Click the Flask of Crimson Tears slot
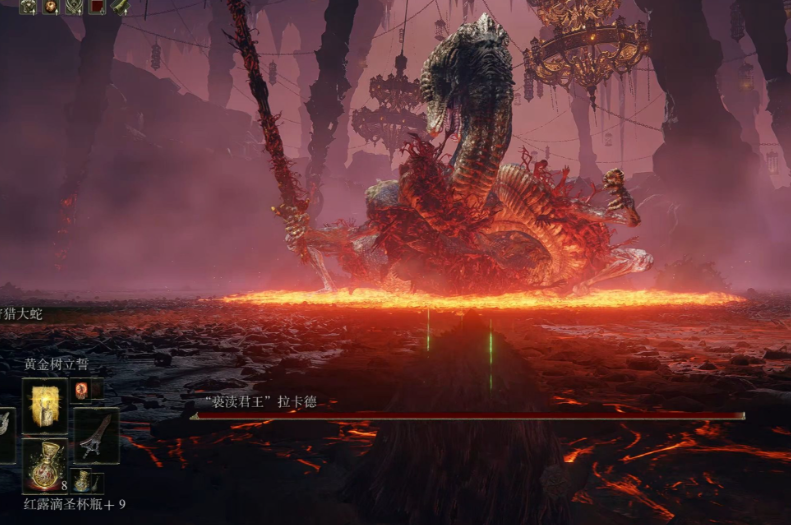The height and width of the screenshot is (525, 791). pyautogui.click(x=45, y=465)
